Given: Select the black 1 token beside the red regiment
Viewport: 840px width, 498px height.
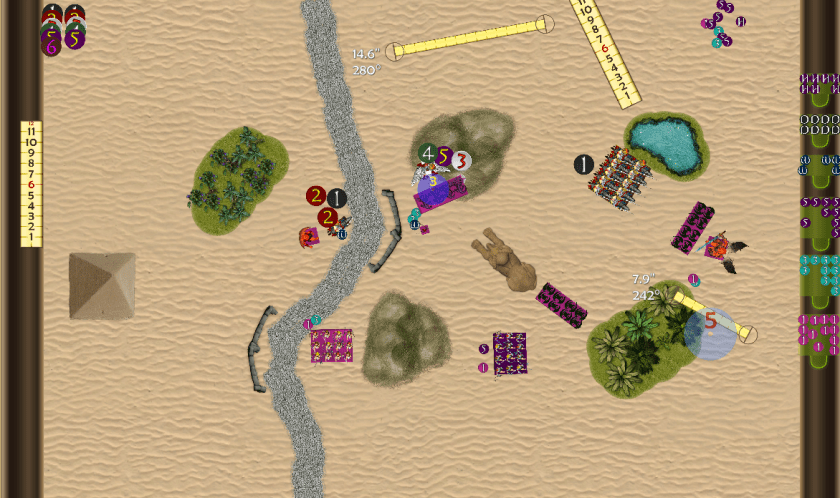Looking at the screenshot, I should click(x=584, y=164).
